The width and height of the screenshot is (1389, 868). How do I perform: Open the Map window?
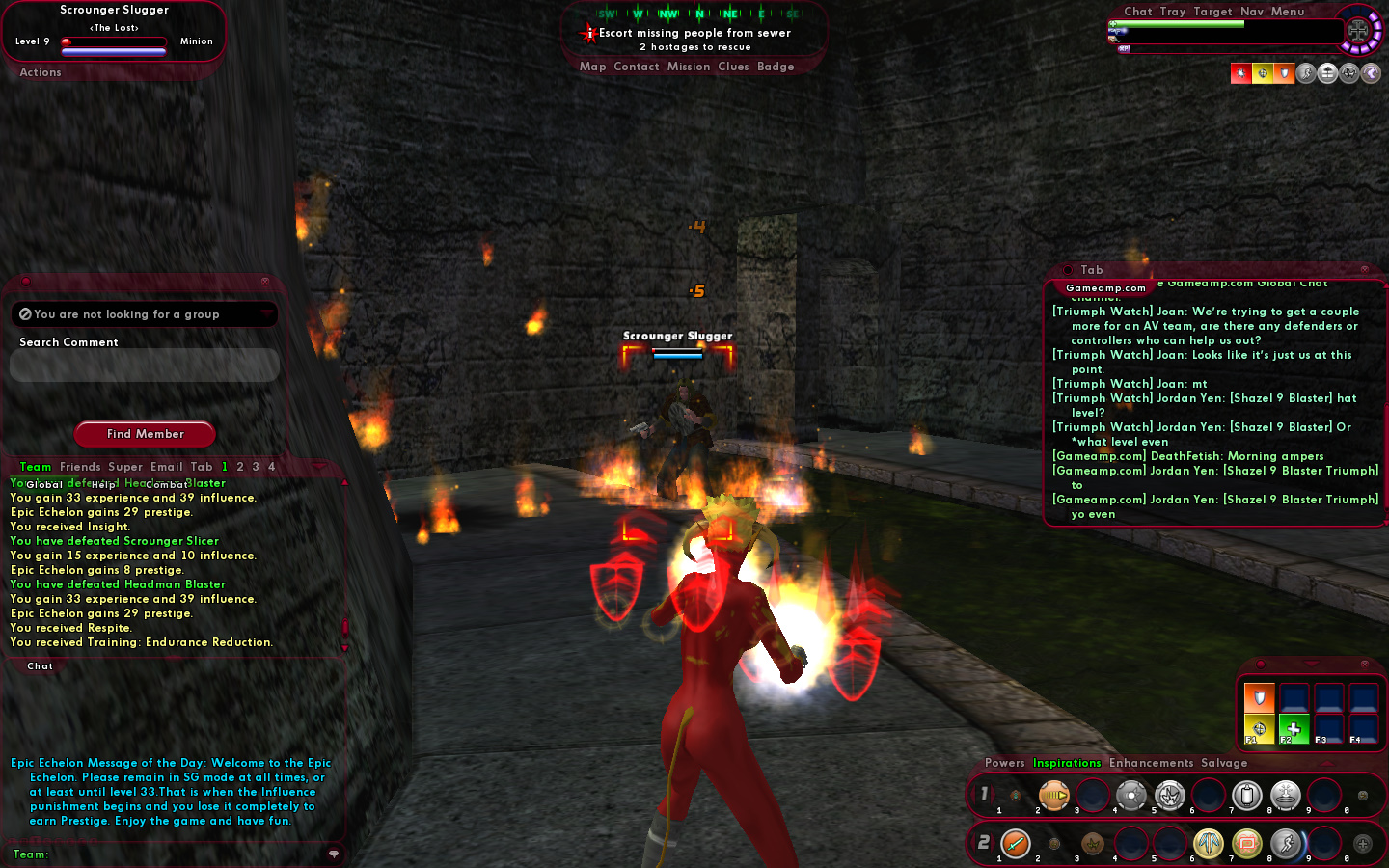tap(592, 67)
